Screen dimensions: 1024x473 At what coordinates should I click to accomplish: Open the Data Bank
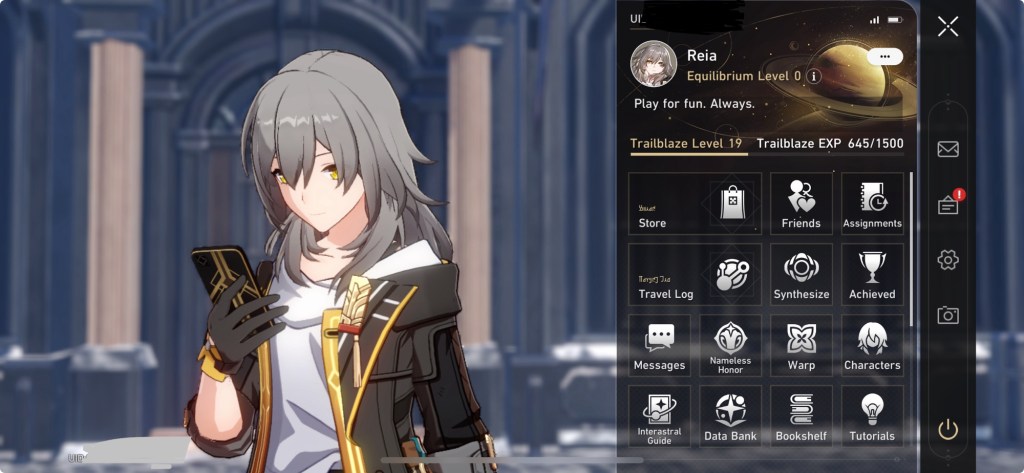click(730, 415)
